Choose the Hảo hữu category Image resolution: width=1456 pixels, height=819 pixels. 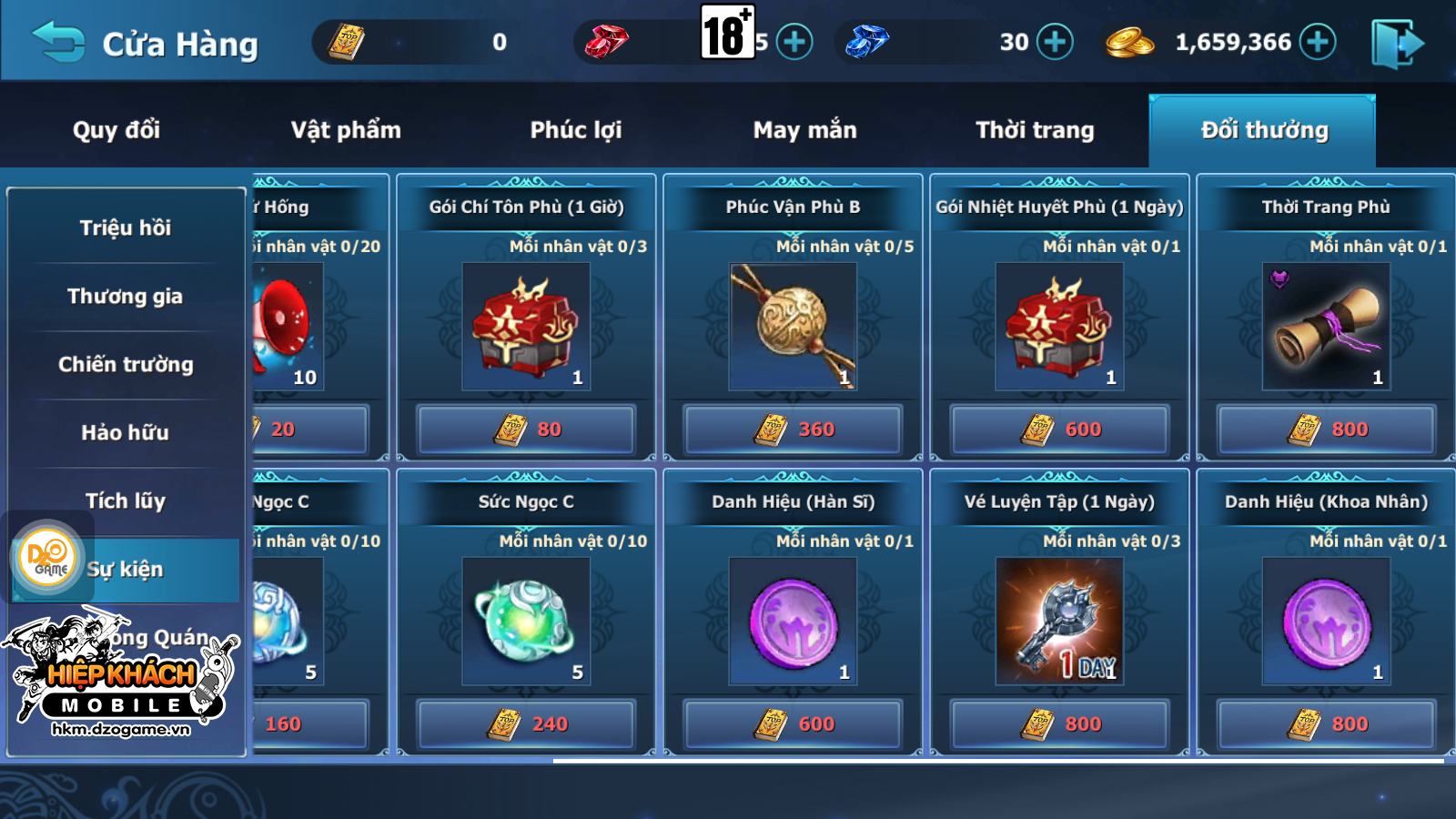coord(126,432)
